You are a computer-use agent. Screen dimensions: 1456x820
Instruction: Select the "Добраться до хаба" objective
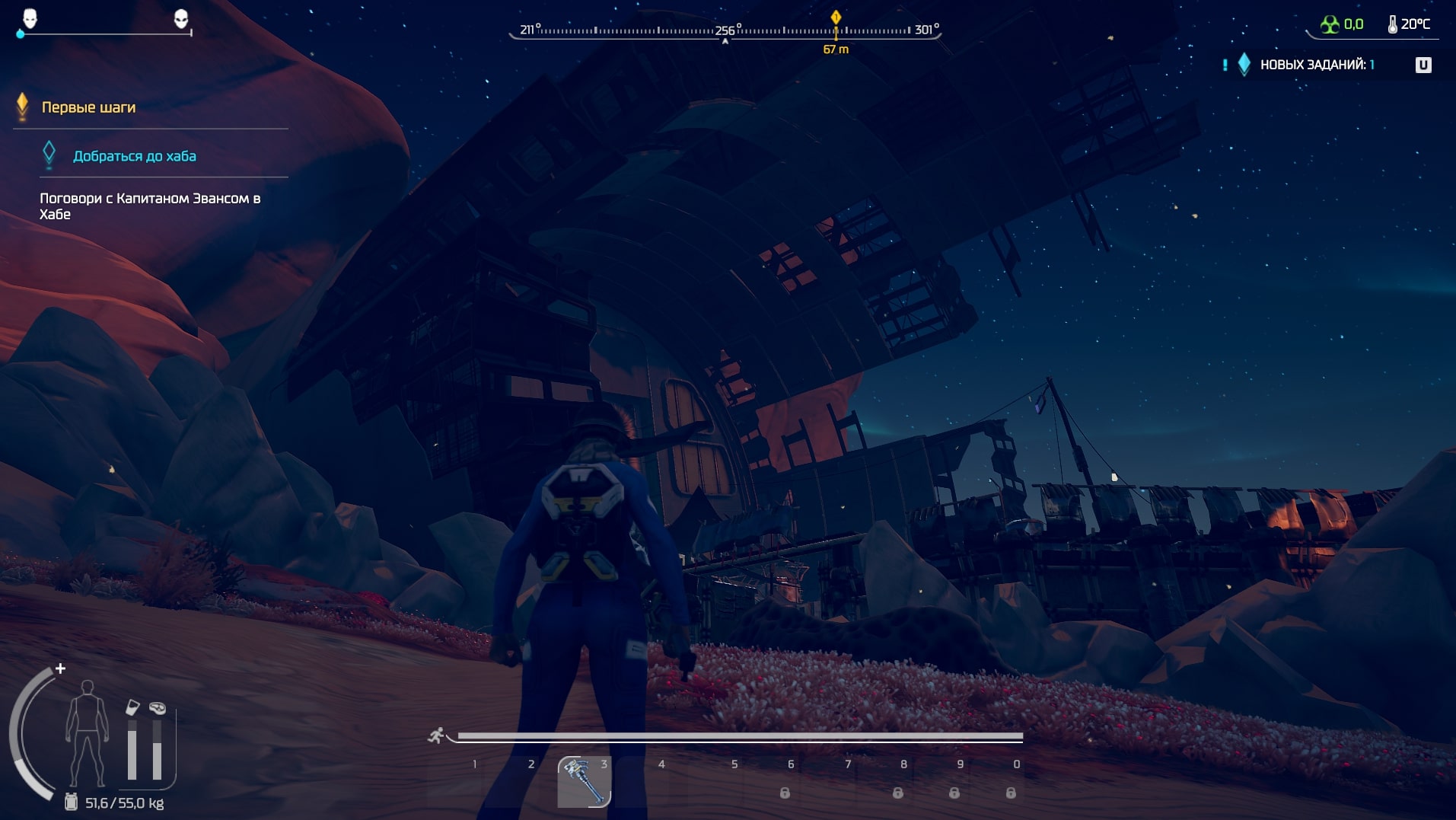tap(134, 156)
